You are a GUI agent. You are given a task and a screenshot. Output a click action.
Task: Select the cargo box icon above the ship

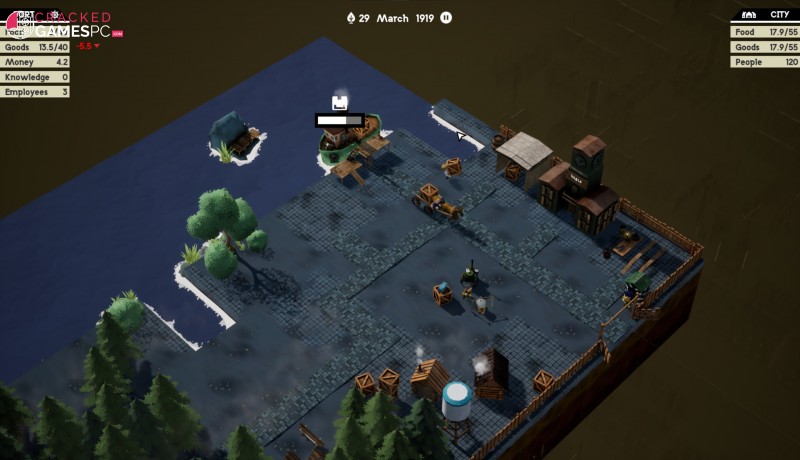click(340, 102)
